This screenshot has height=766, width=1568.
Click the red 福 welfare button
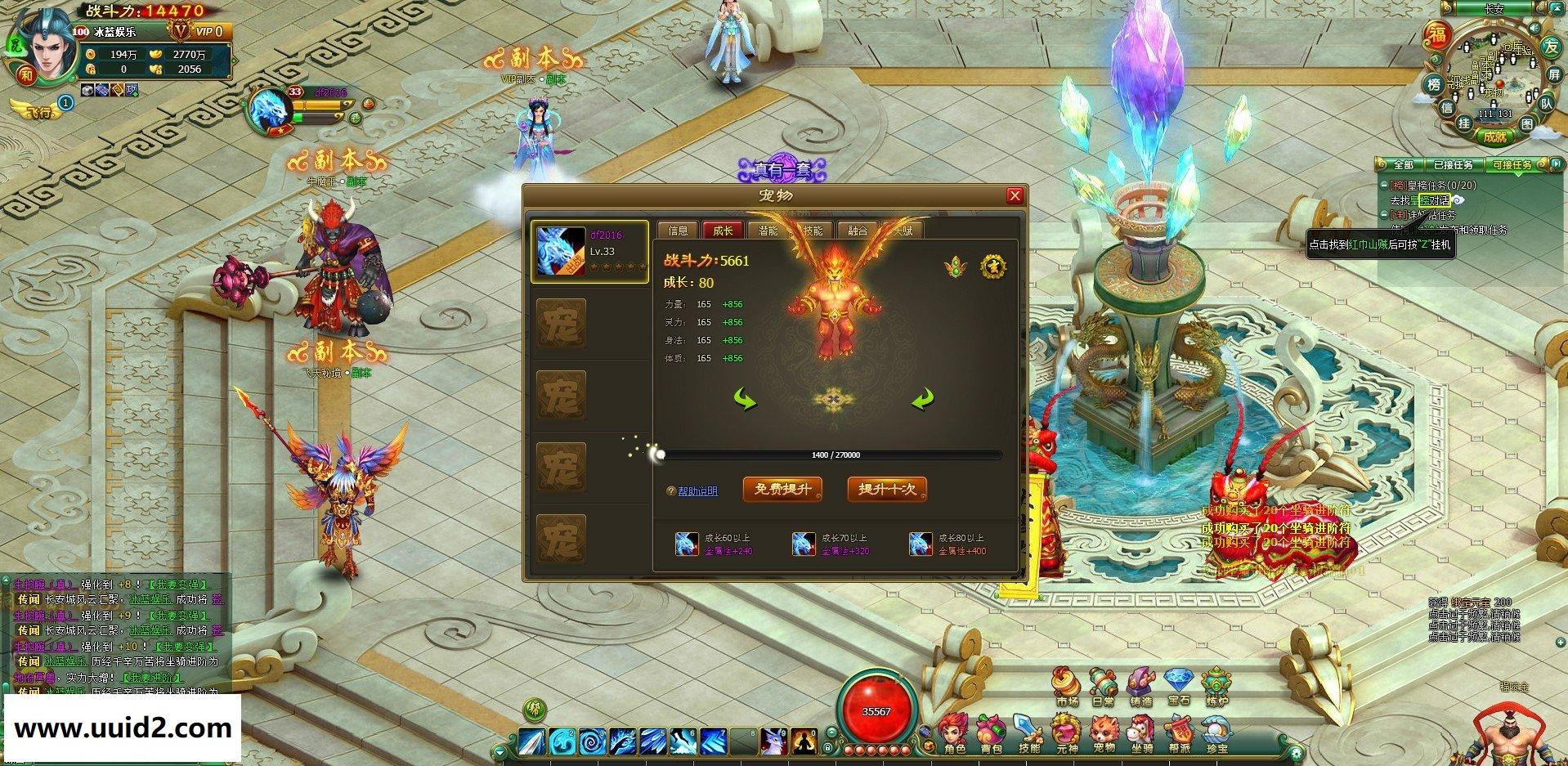pyautogui.click(x=1436, y=34)
